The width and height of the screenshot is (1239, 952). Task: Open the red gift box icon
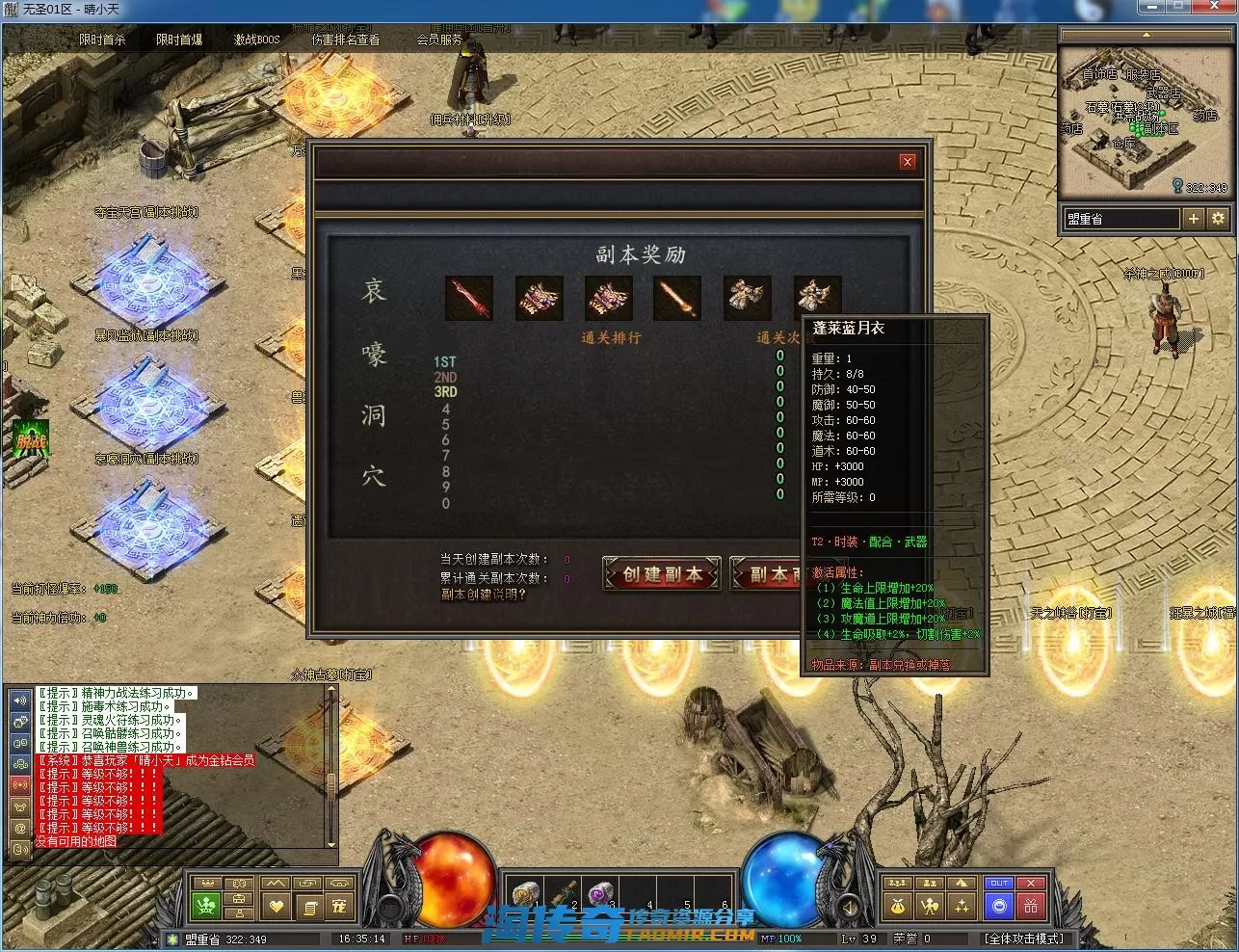[x=1031, y=906]
